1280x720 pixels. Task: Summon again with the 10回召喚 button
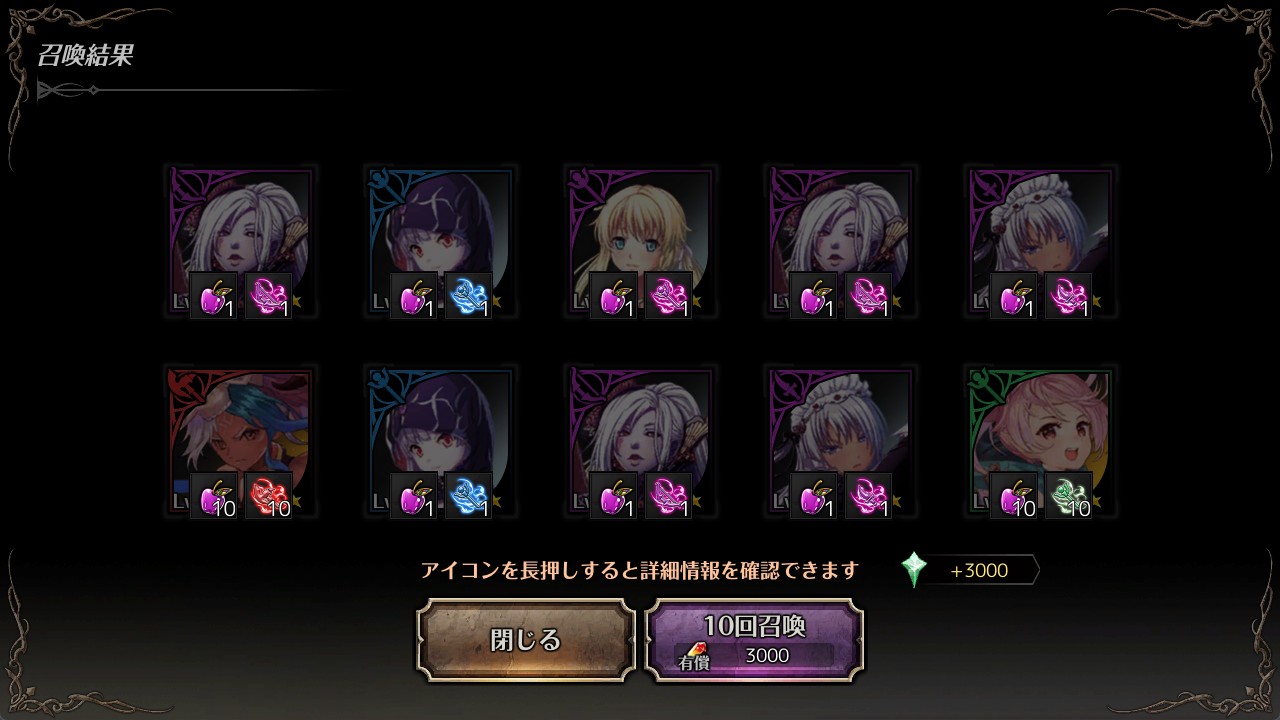tap(754, 640)
